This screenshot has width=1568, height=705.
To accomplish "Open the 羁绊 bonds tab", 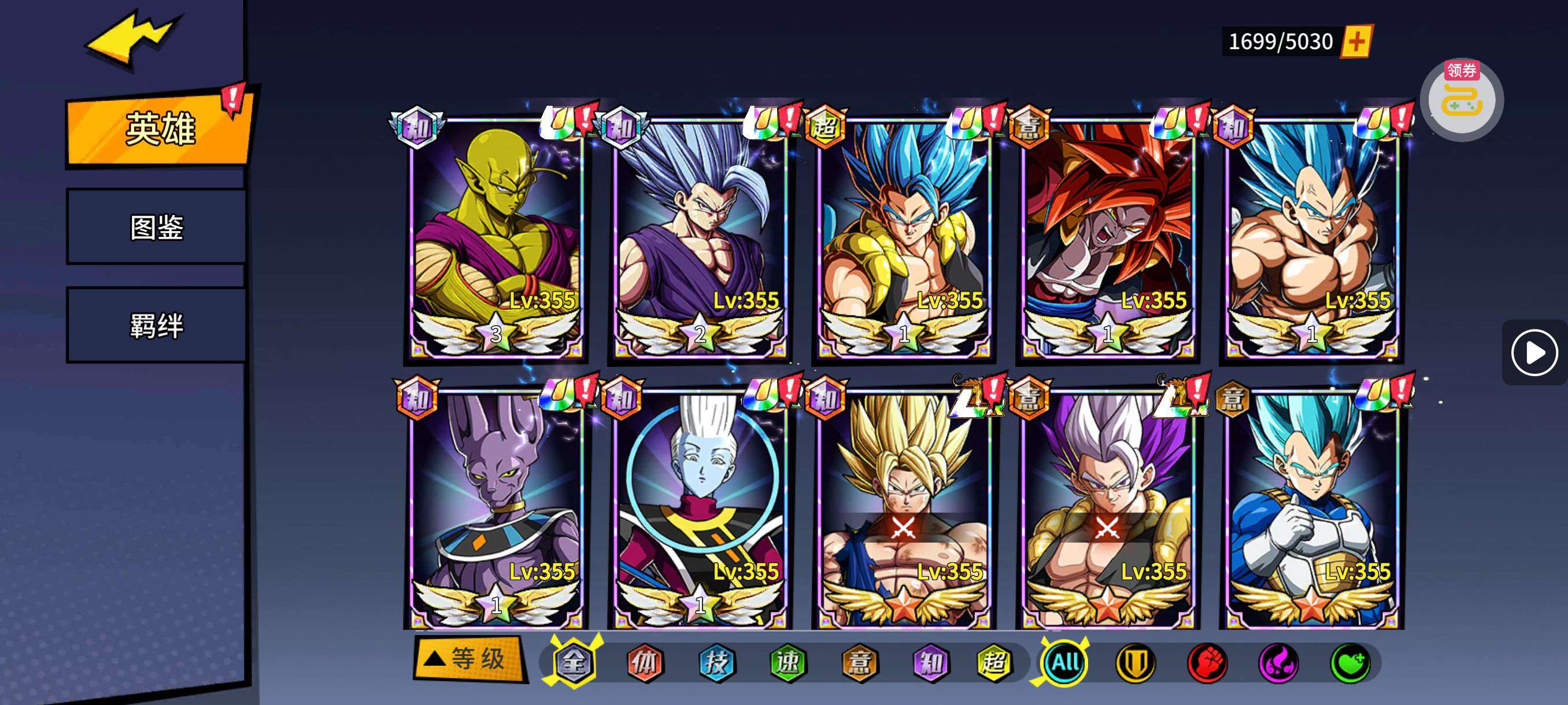I will 157,325.
